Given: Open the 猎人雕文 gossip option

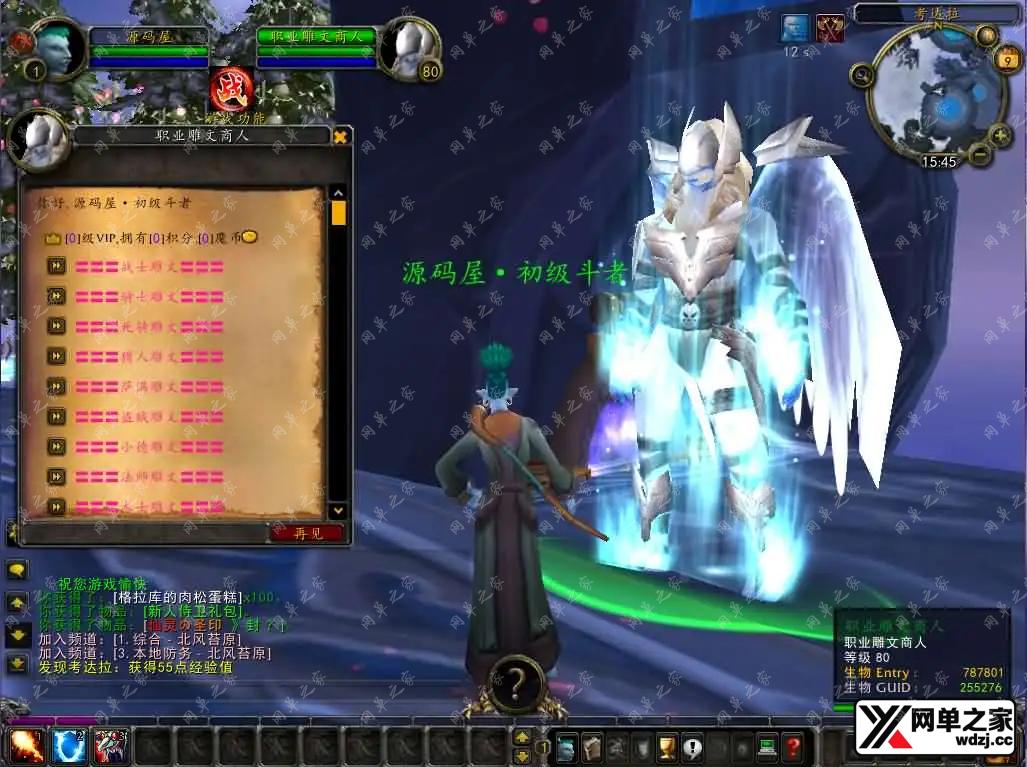Looking at the screenshot, I should coord(149,356).
